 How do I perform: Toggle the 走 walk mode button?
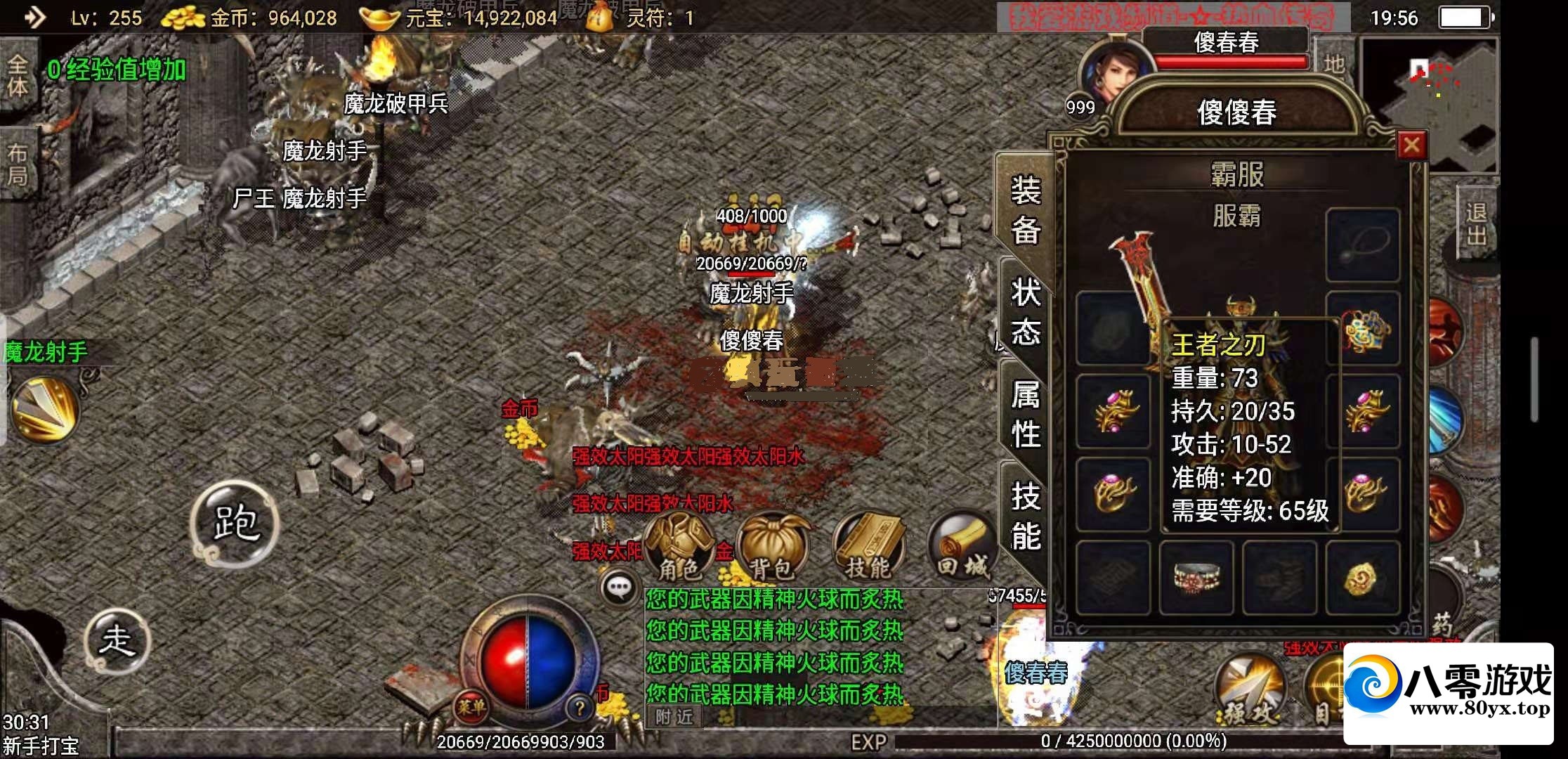(117, 640)
